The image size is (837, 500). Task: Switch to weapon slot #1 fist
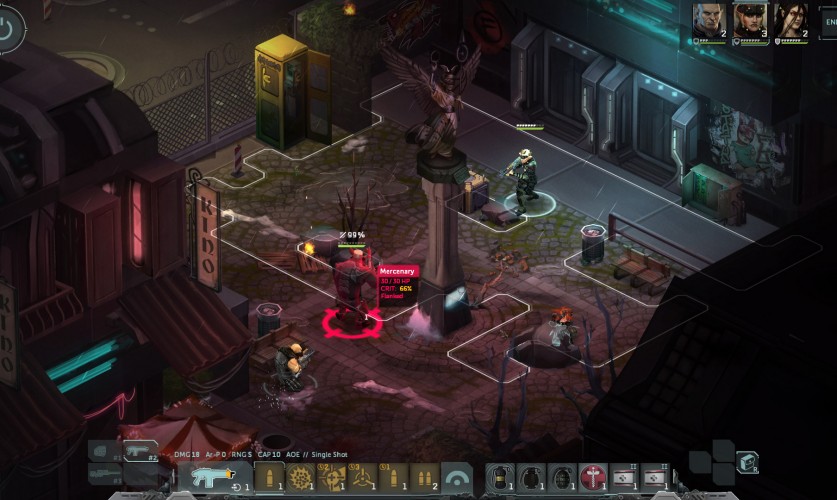pyautogui.click(x=105, y=450)
